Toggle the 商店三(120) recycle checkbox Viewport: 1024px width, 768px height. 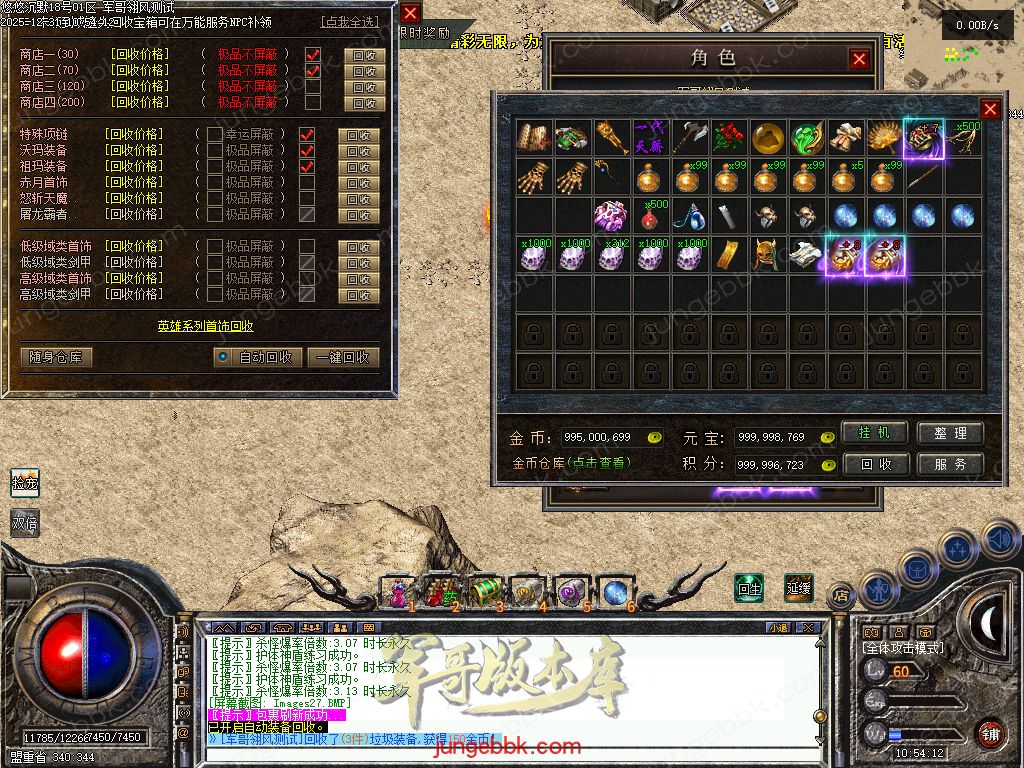click(313, 86)
